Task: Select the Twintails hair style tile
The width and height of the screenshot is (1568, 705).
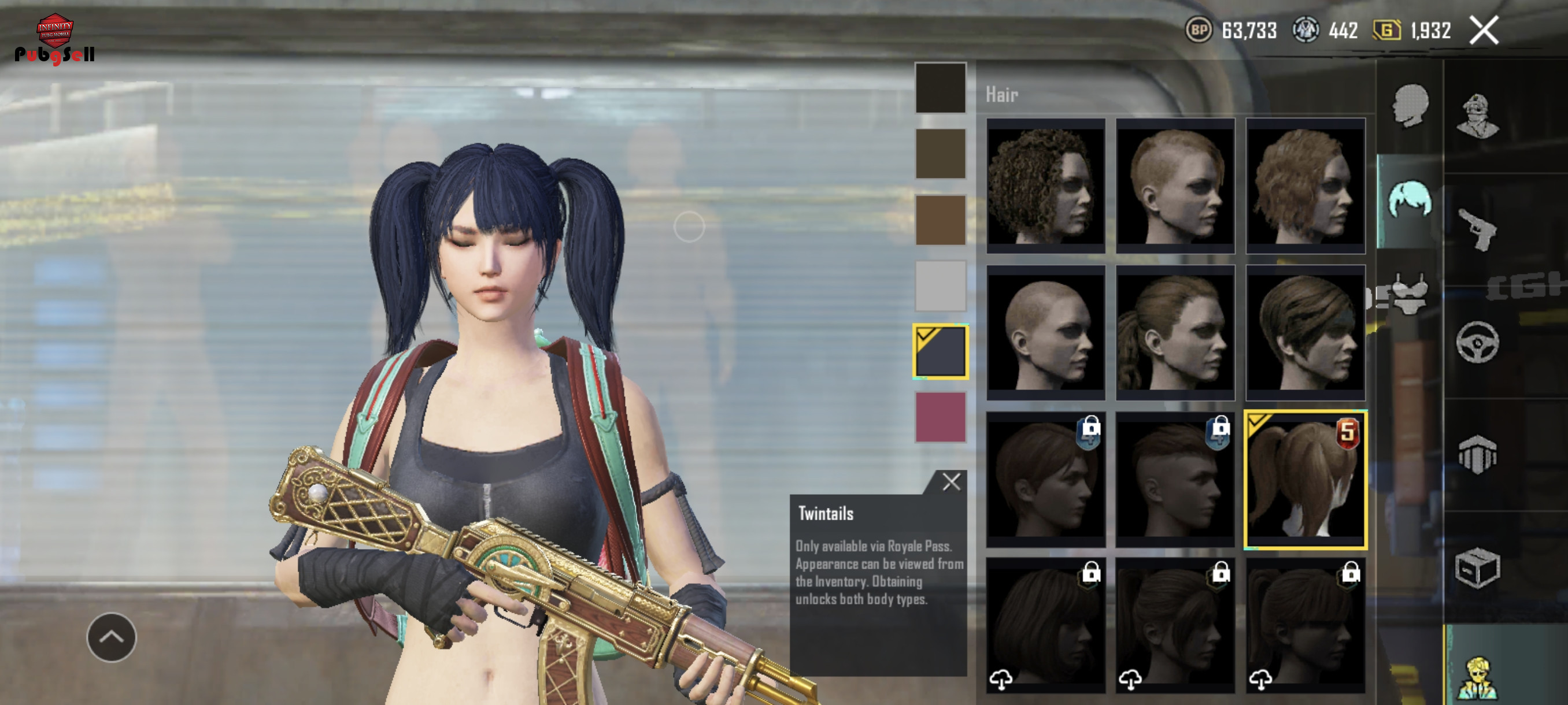Action: click(x=1305, y=480)
